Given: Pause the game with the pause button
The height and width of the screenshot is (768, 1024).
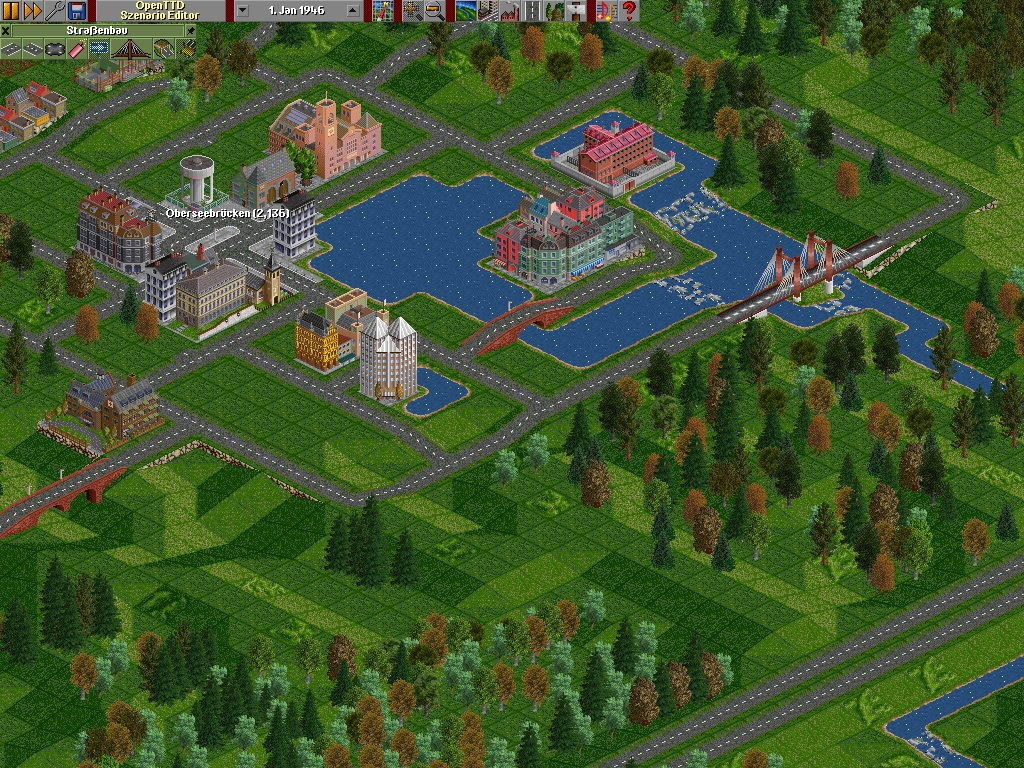Looking at the screenshot, I should (x=11, y=11).
